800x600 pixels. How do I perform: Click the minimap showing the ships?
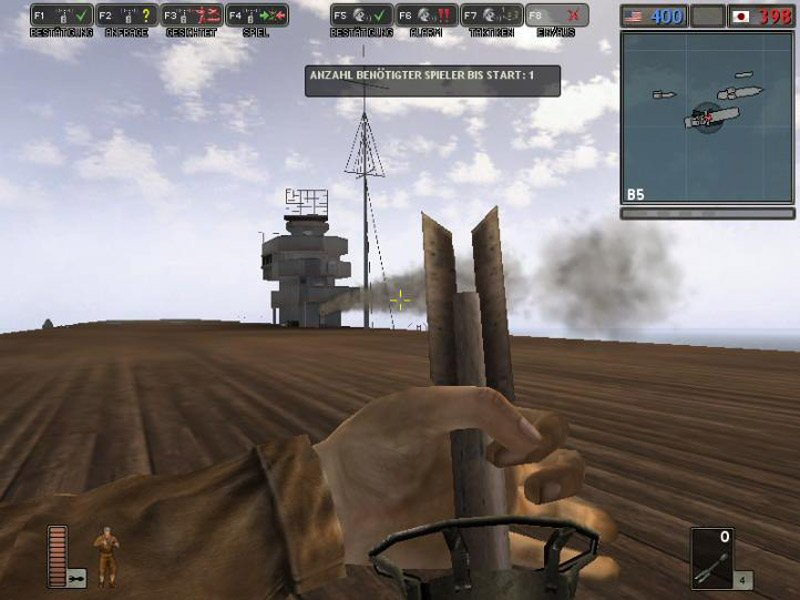(706, 117)
